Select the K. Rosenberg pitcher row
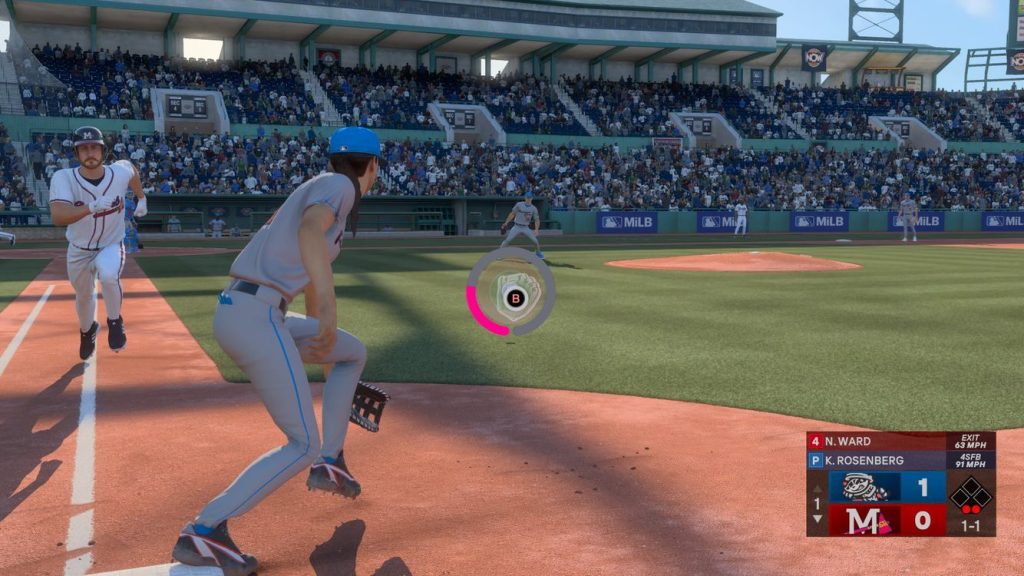The image size is (1024, 576). tap(876, 461)
